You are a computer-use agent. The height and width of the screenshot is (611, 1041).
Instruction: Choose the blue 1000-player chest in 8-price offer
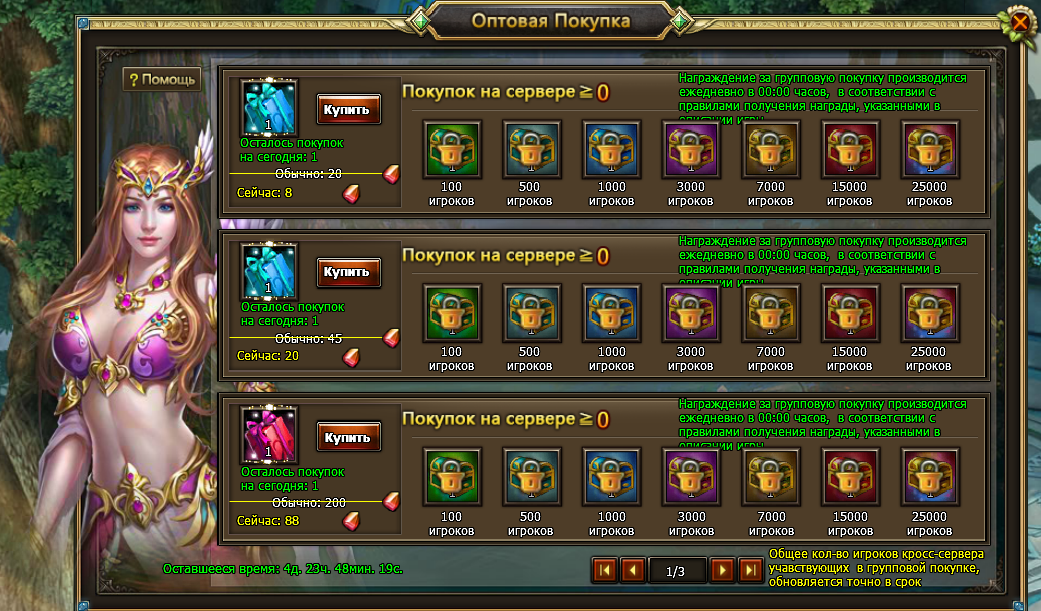(611, 149)
